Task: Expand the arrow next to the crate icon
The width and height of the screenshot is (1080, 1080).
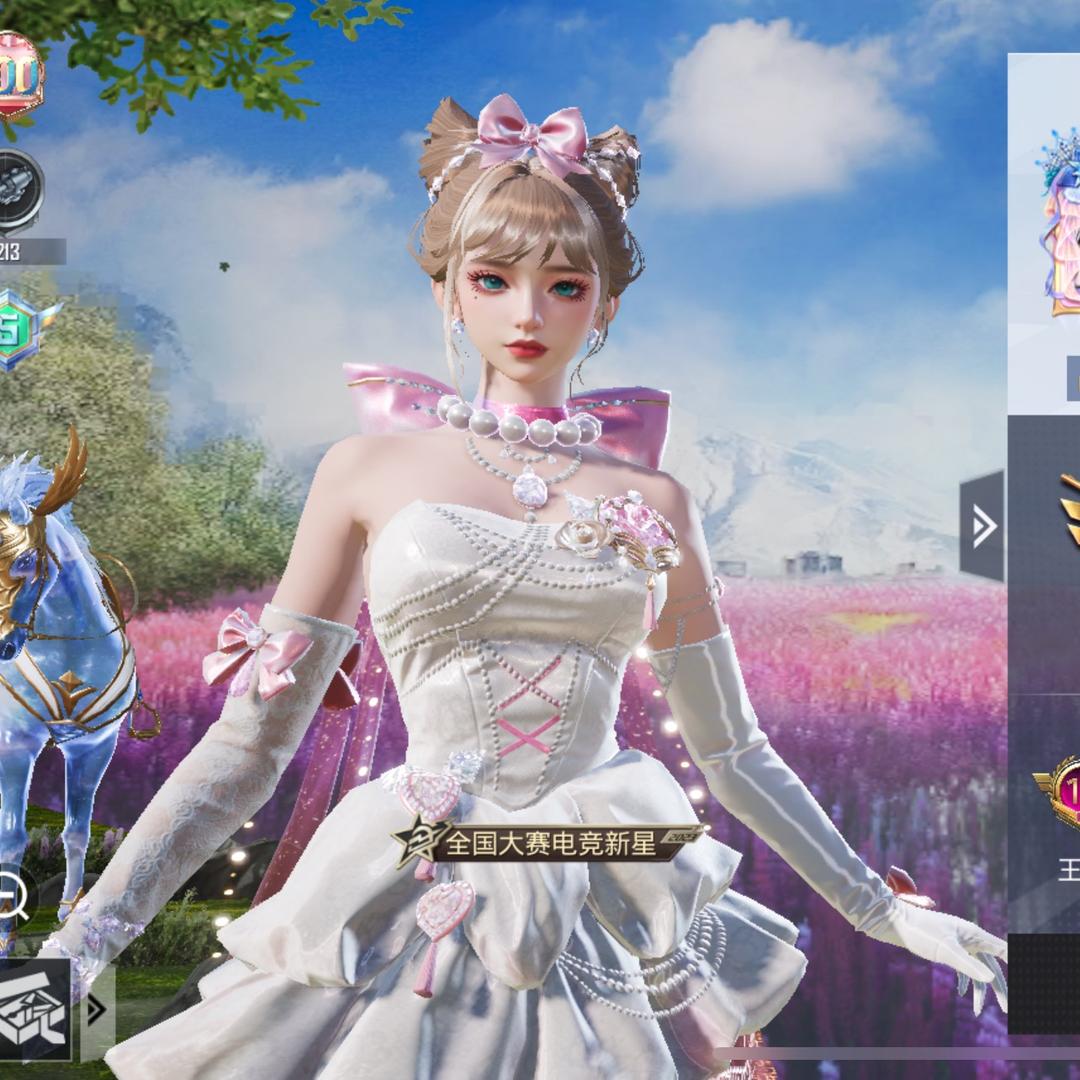Action: (96, 1011)
